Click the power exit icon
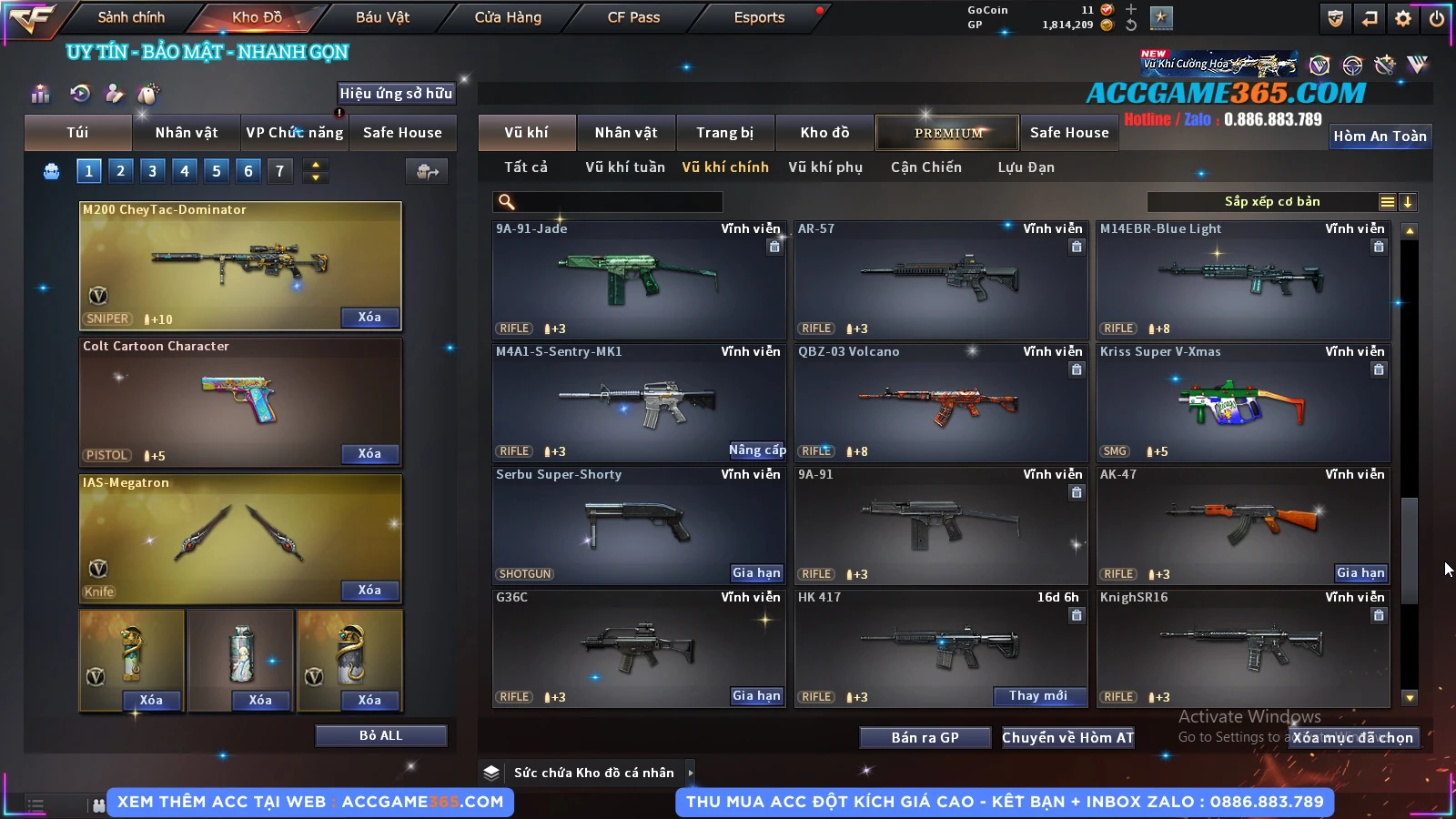 (1437, 18)
